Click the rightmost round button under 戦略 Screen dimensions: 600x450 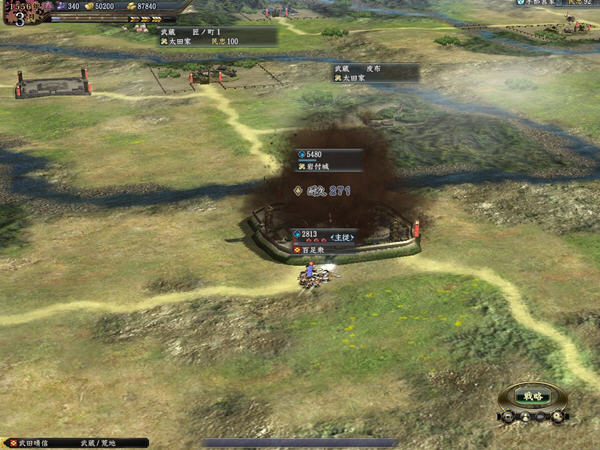[x=560, y=417]
